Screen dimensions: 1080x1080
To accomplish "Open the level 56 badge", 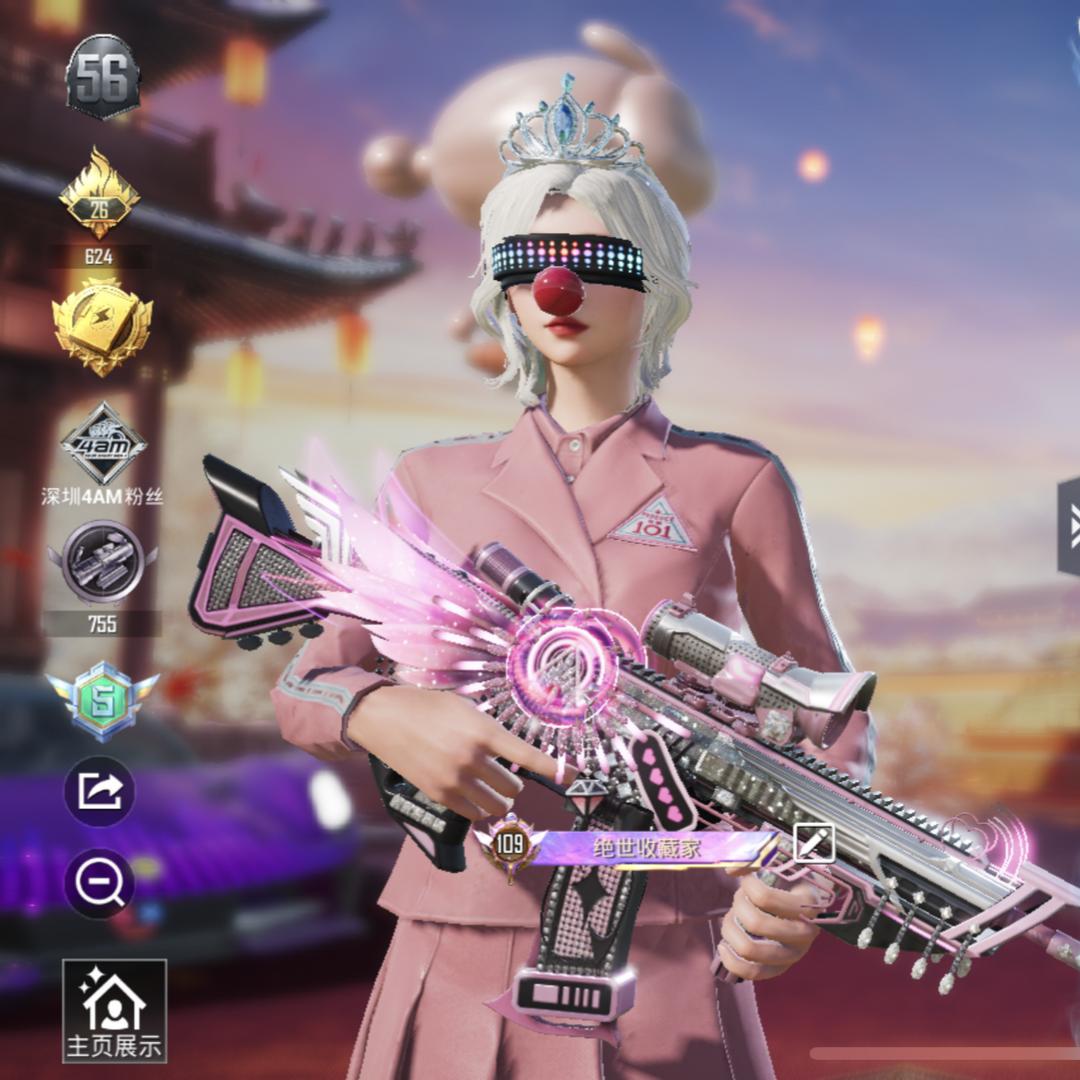I will (x=102, y=76).
